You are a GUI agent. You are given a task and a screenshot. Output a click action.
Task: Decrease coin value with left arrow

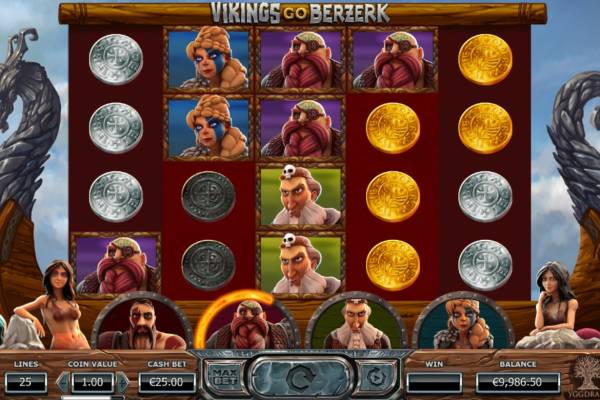pyautogui.click(x=63, y=382)
